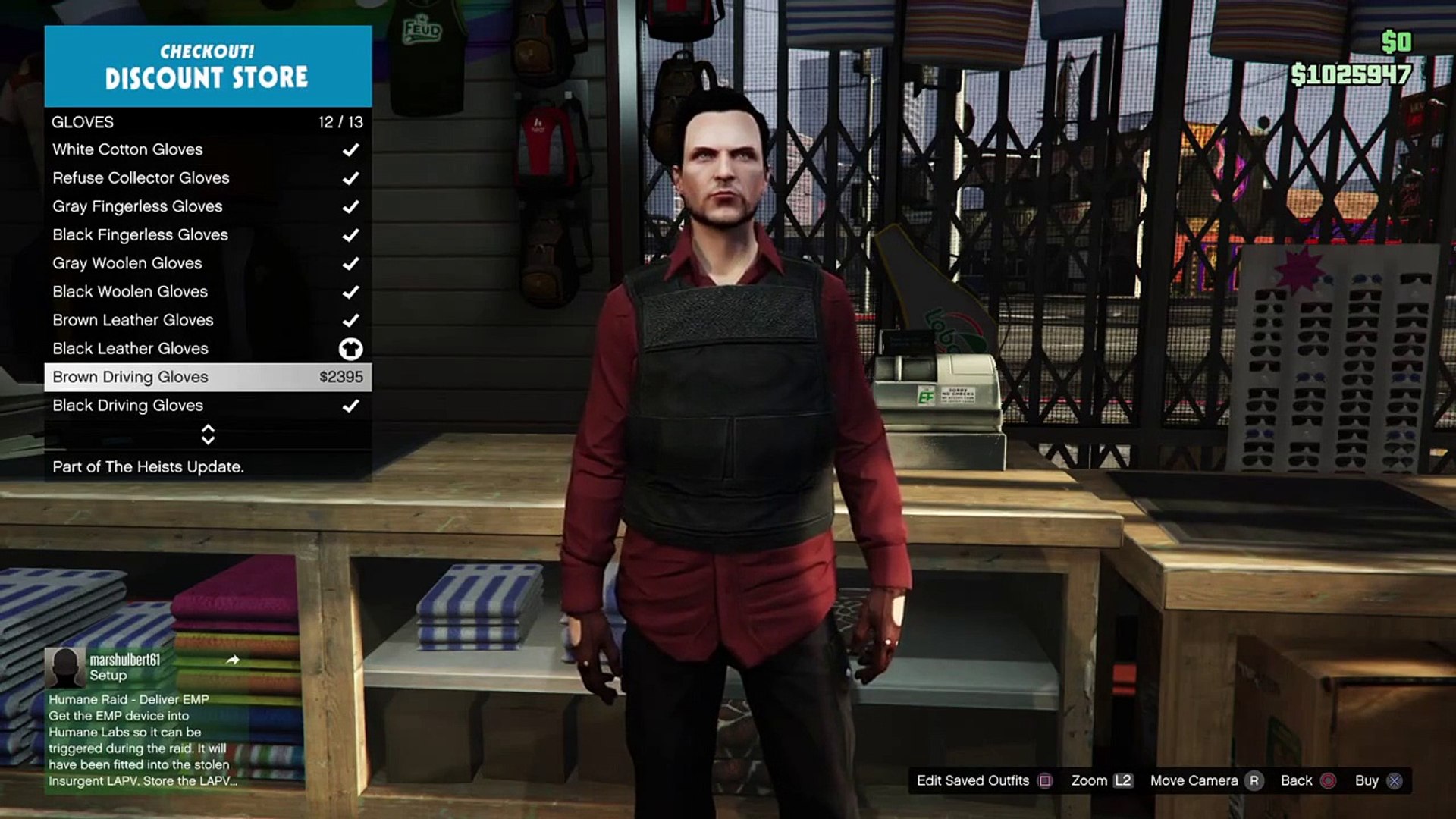Click the glove list scroll arrows
The height and width of the screenshot is (819, 1456).
click(x=208, y=435)
